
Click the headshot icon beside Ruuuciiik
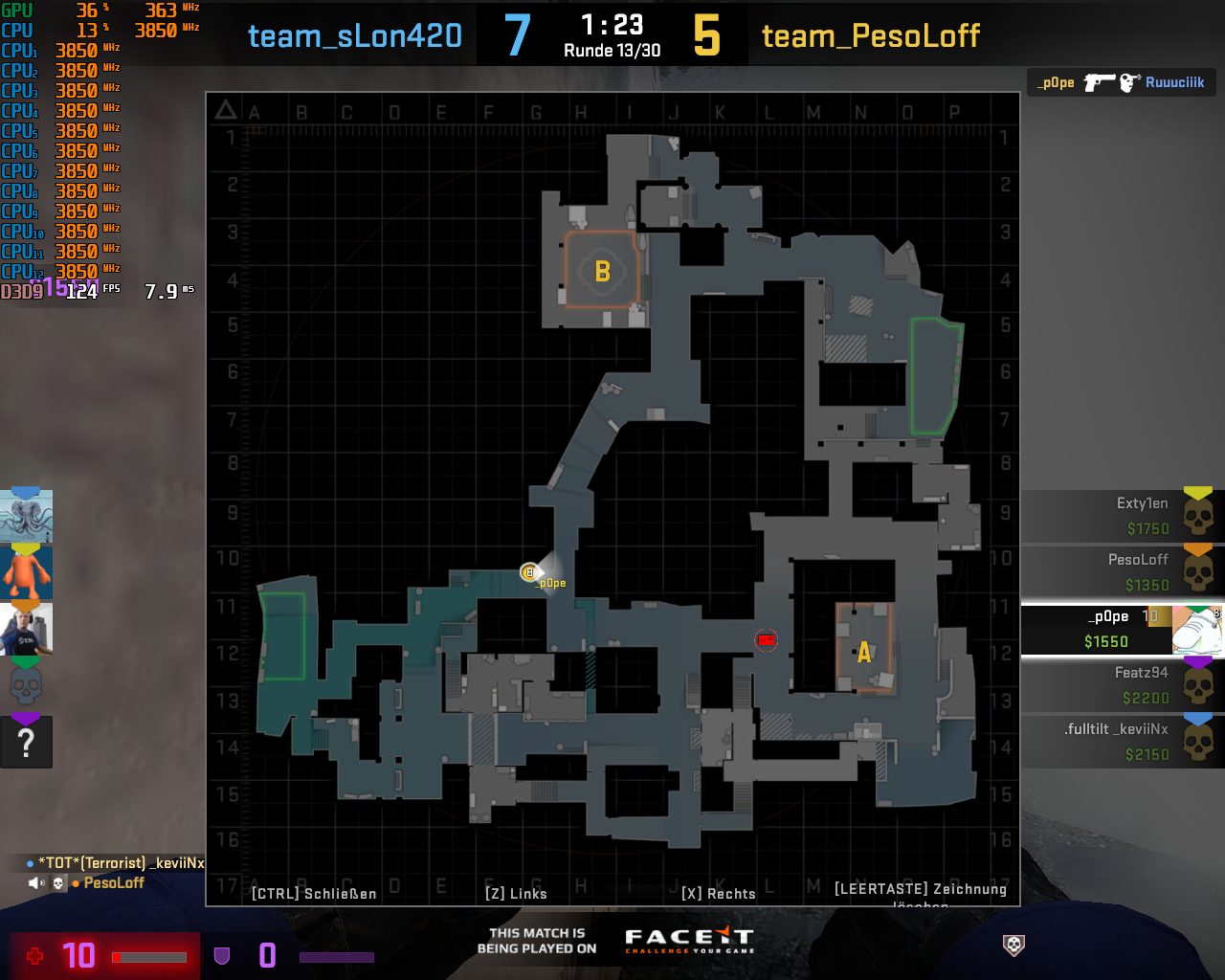point(1126,81)
